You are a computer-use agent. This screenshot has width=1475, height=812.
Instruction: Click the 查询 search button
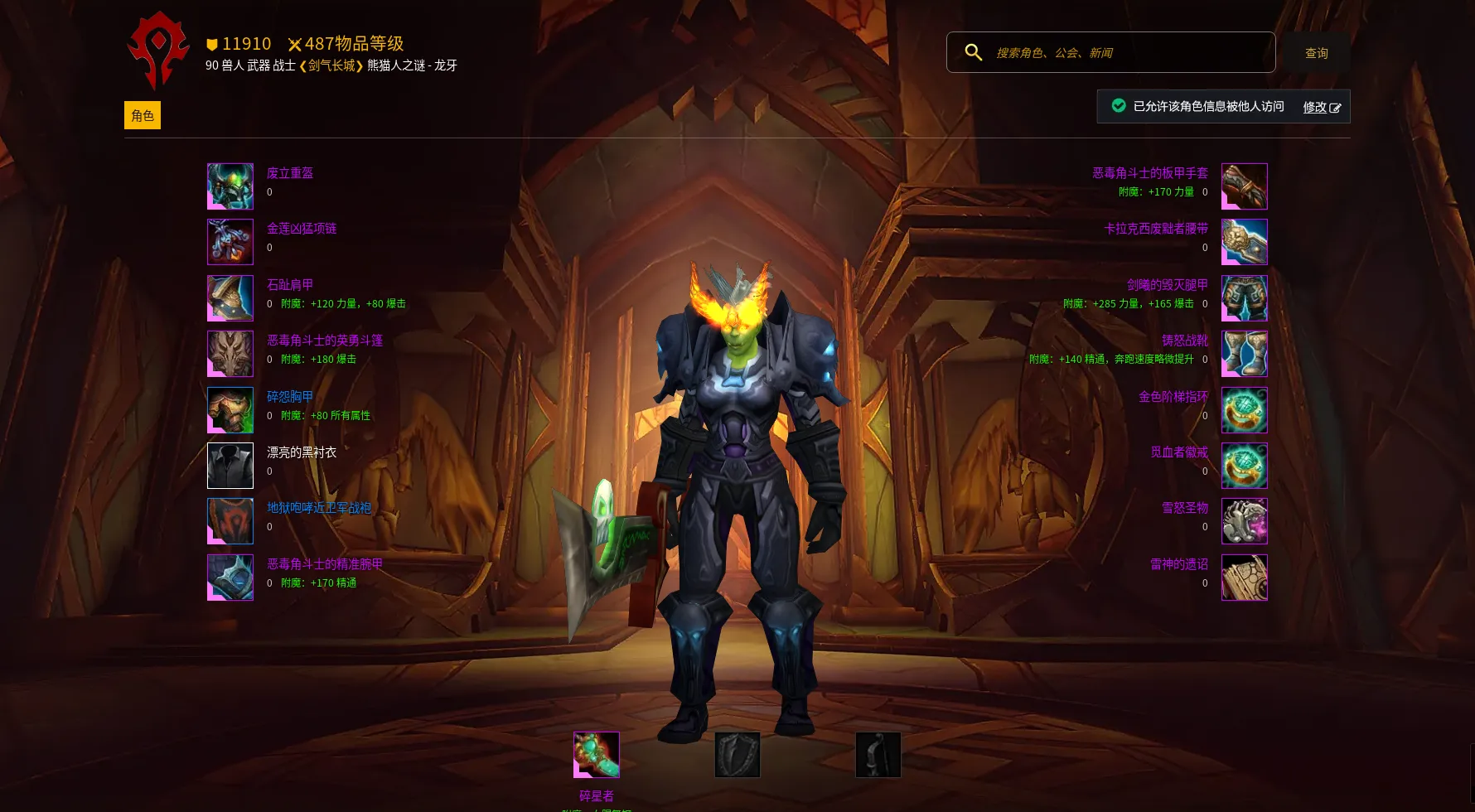pyautogui.click(x=1316, y=53)
